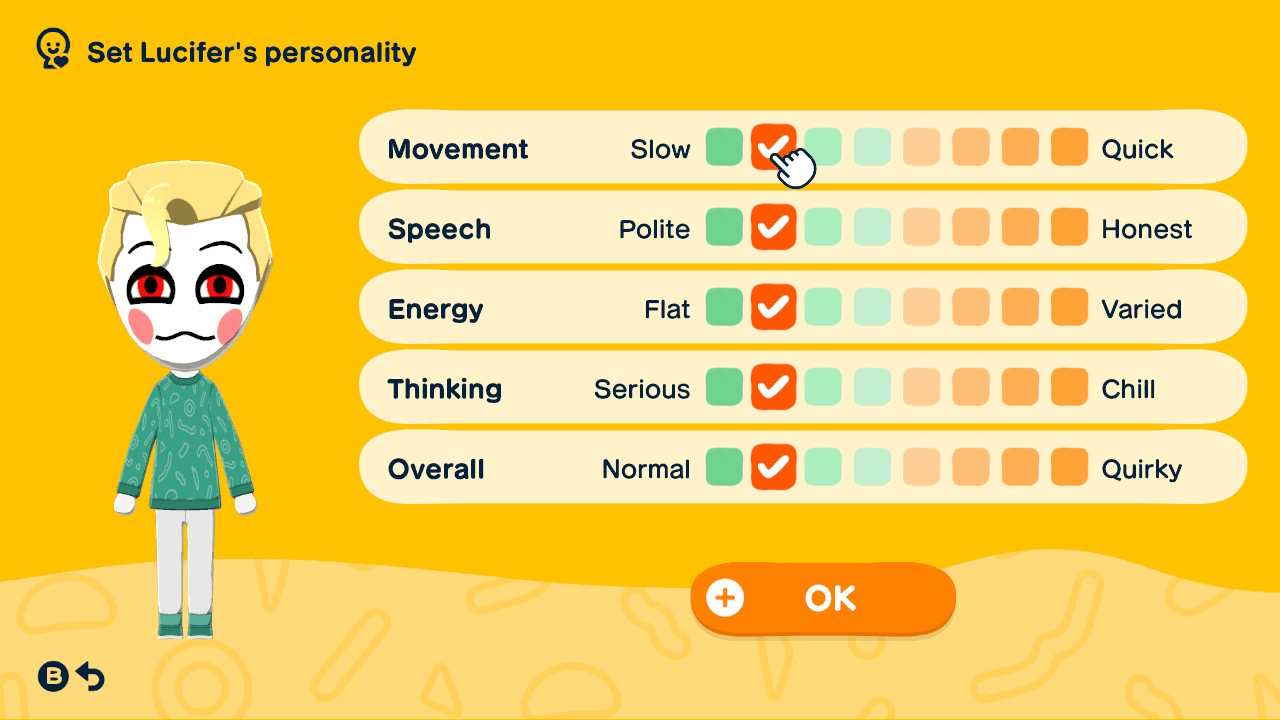Click the Movement row label
1280x720 pixels.
coord(458,148)
